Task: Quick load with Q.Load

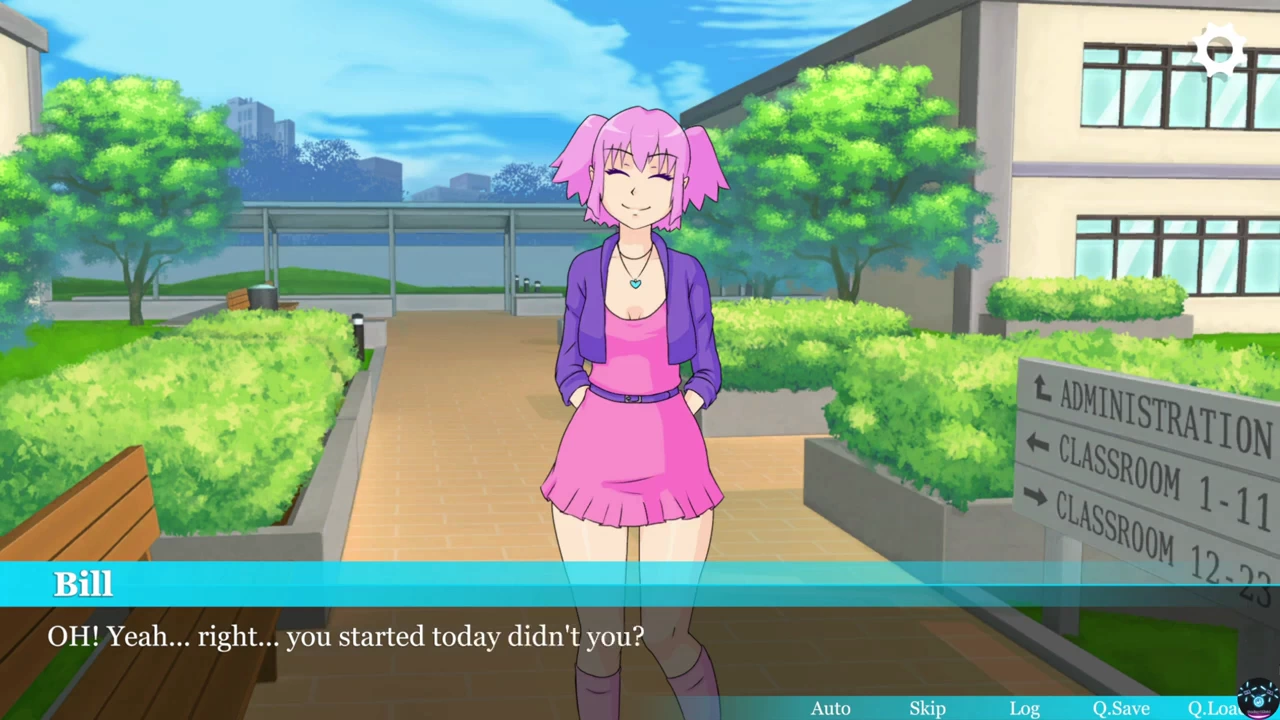Action: click(1212, 708)
